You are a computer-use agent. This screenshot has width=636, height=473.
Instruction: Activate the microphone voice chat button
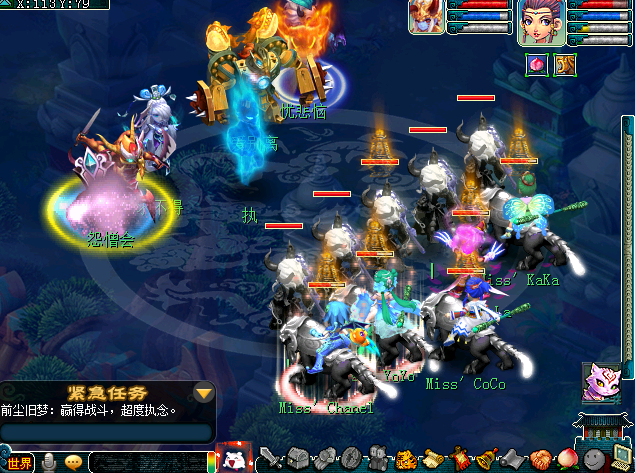click(x=48, y=462)
